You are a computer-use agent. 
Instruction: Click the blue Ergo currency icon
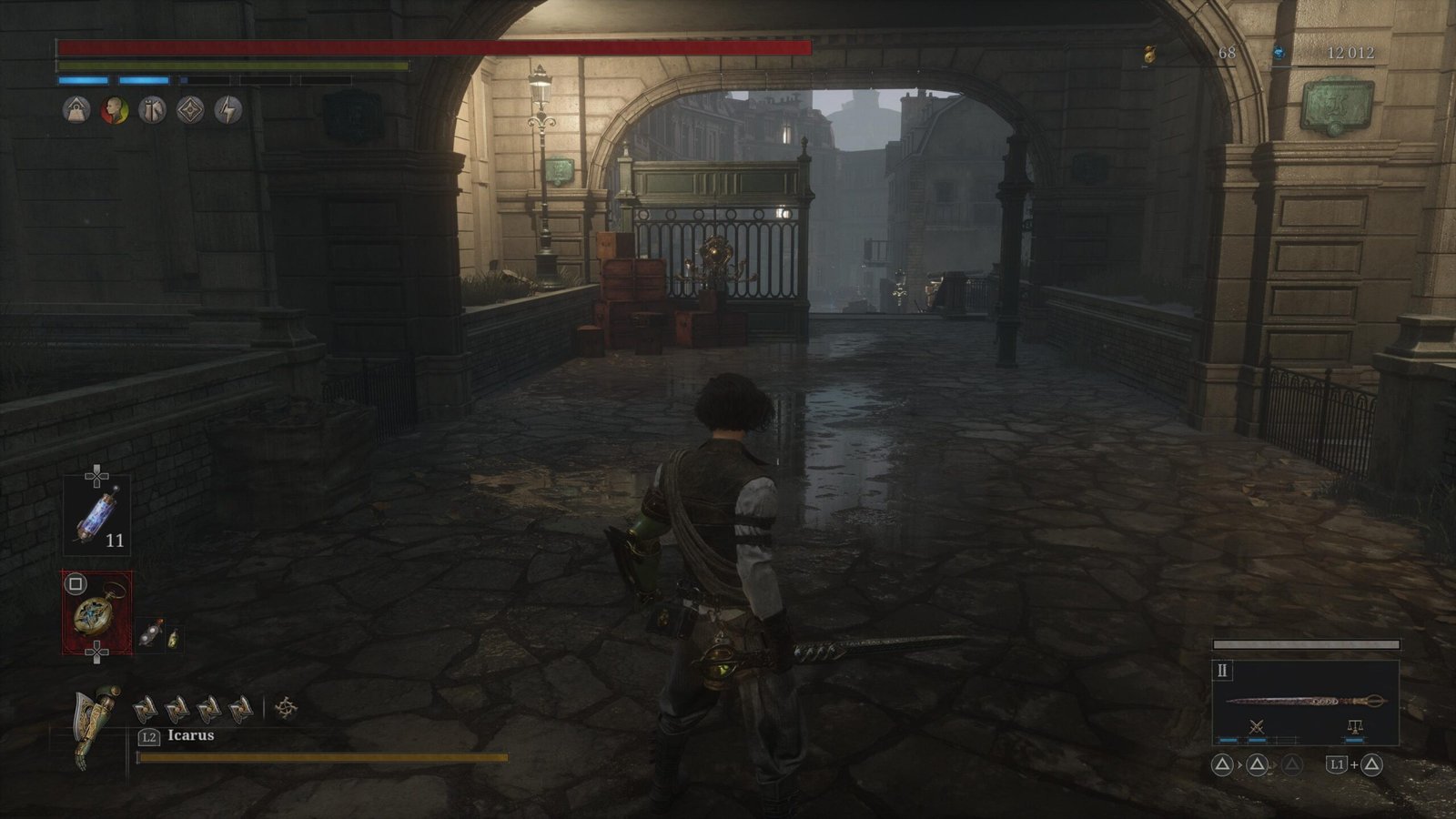1281,54
